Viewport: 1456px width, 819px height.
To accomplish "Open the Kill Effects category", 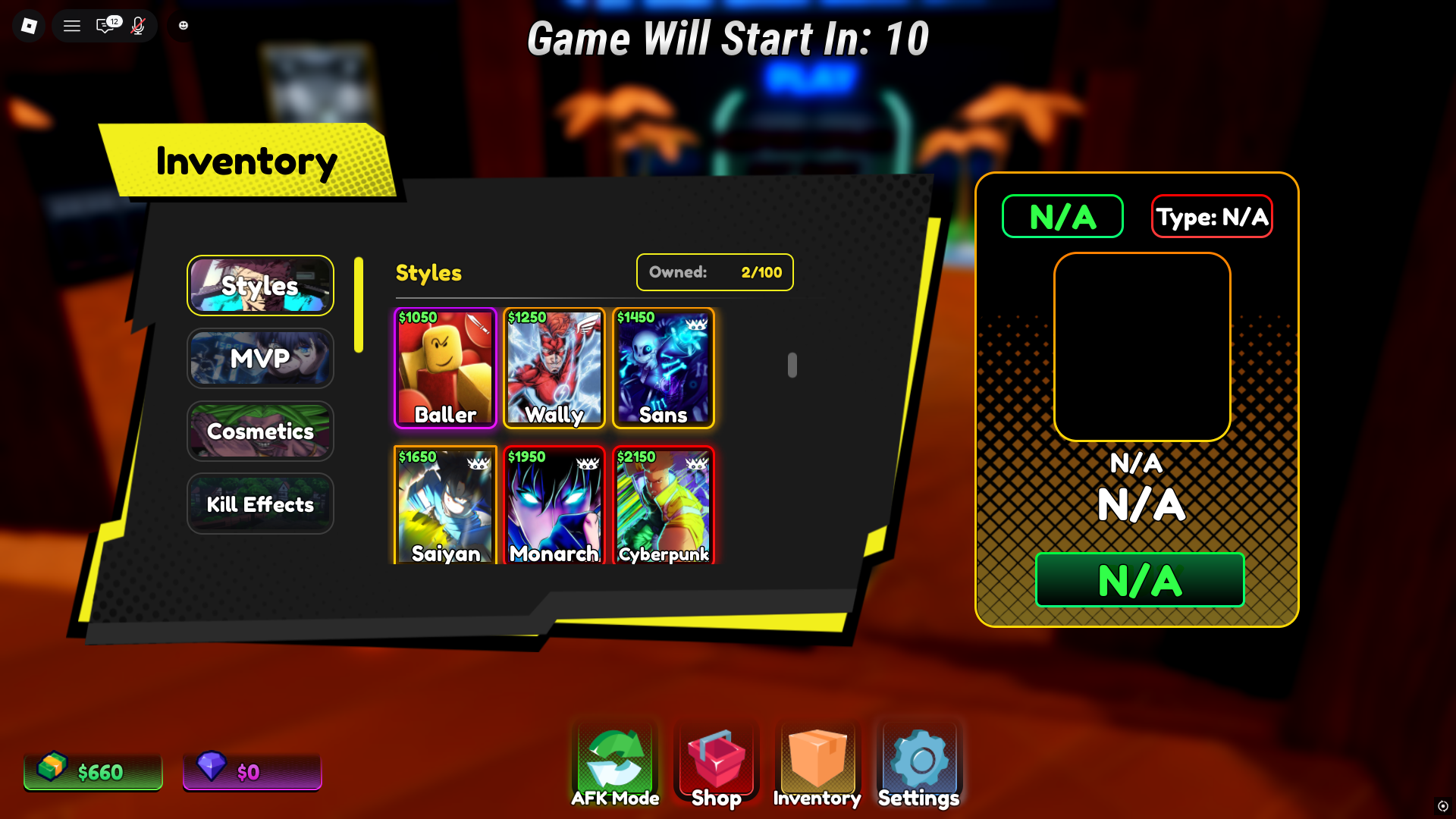I will 260,504.
